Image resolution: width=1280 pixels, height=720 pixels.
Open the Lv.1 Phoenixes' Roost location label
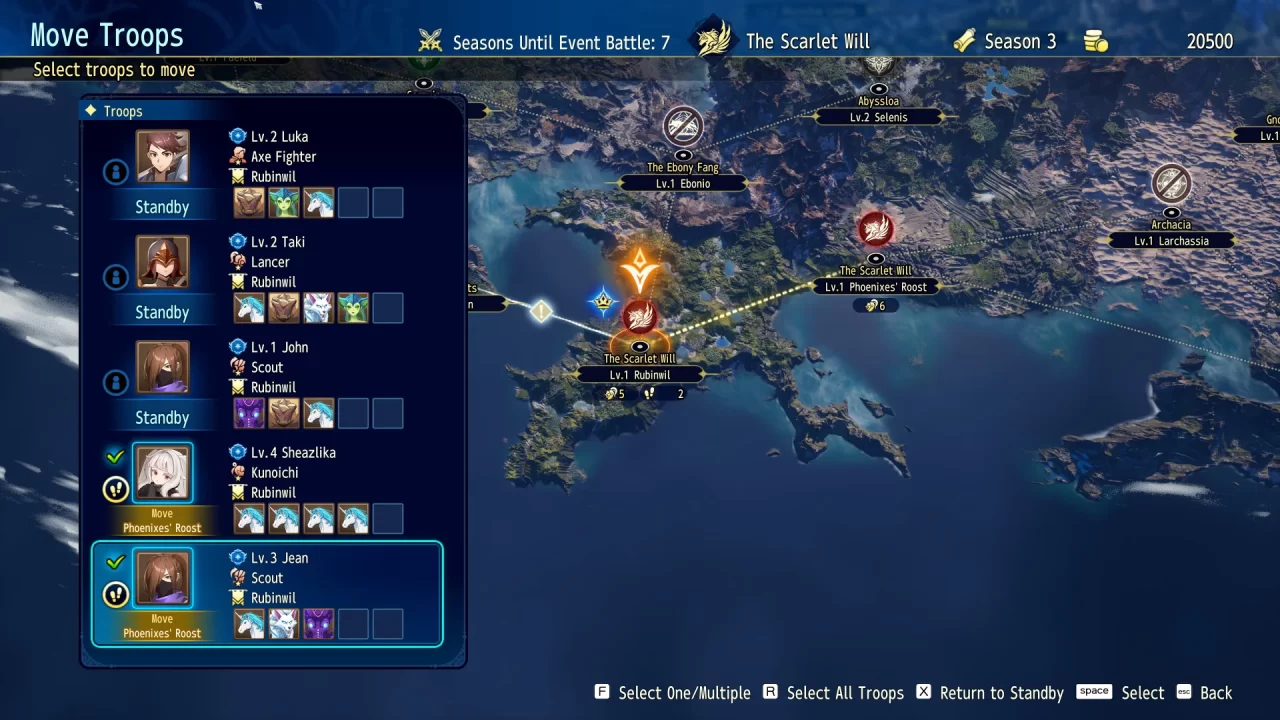876,286
